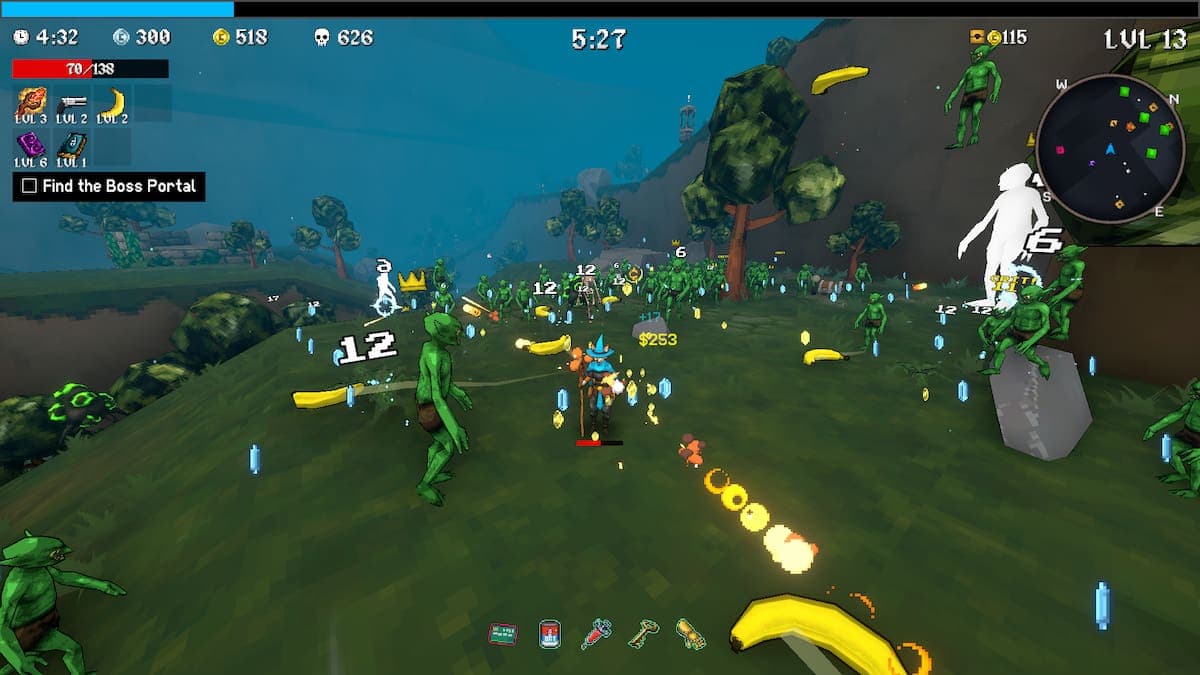Screen dimensions: 1200x675
Task: Click the golden gauntlet item icon
Action: [x=690, y=633]
